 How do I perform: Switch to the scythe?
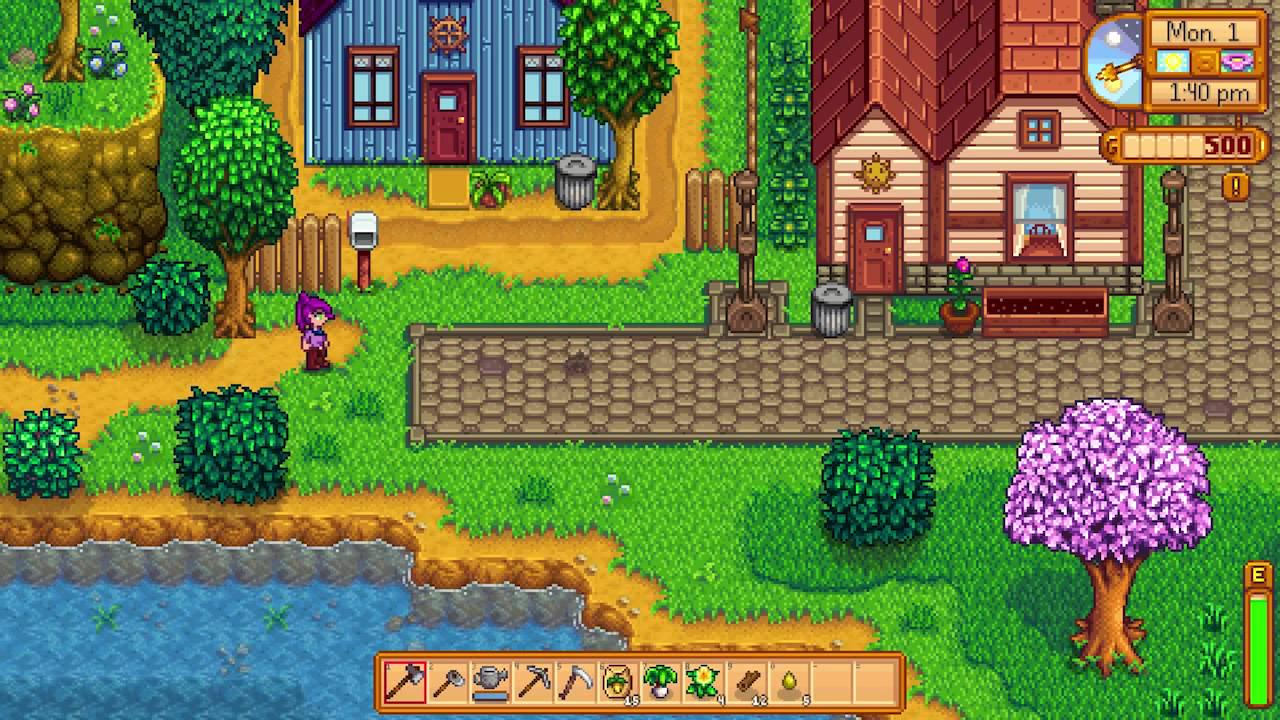coord(576,683)
